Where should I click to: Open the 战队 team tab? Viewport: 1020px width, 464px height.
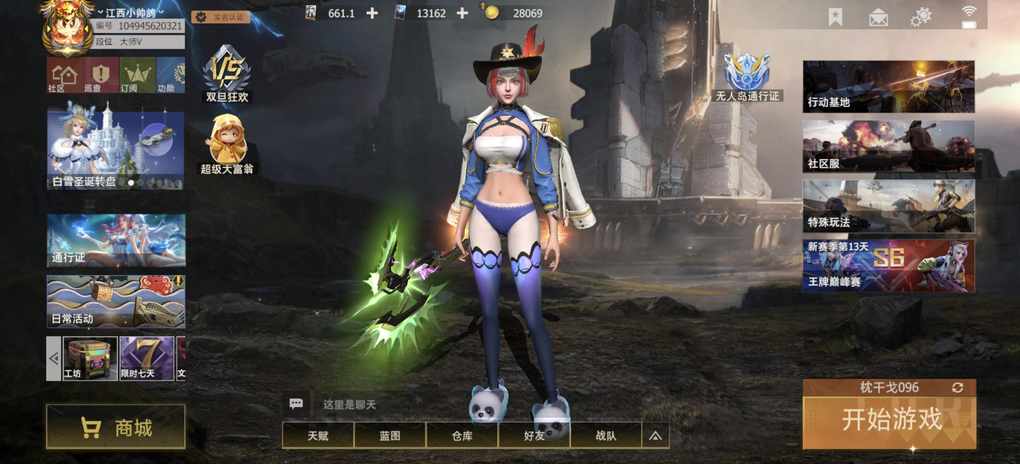[x=606, y=435]
